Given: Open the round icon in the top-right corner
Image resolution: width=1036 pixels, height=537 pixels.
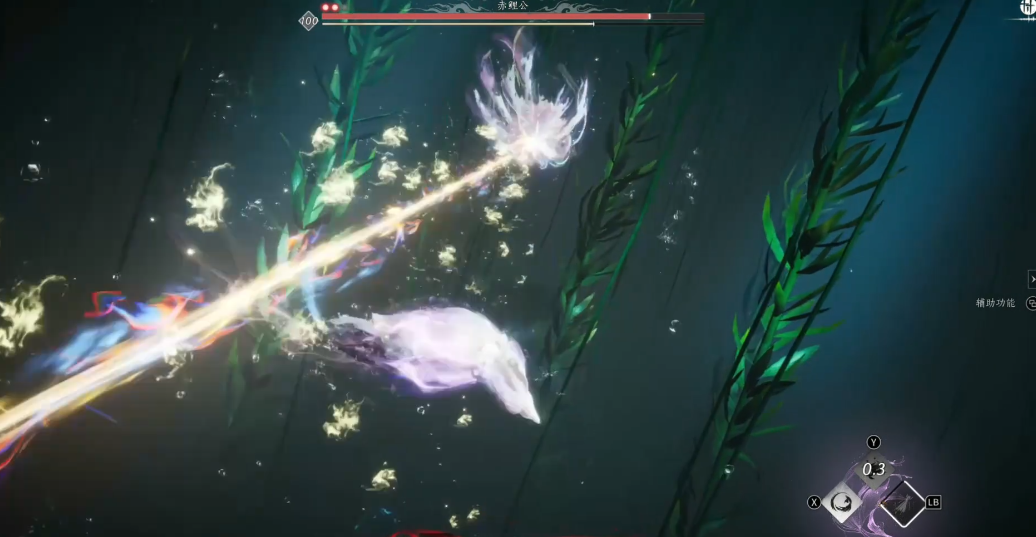Looking at the screenshot, I should (x=1027, y=6).
